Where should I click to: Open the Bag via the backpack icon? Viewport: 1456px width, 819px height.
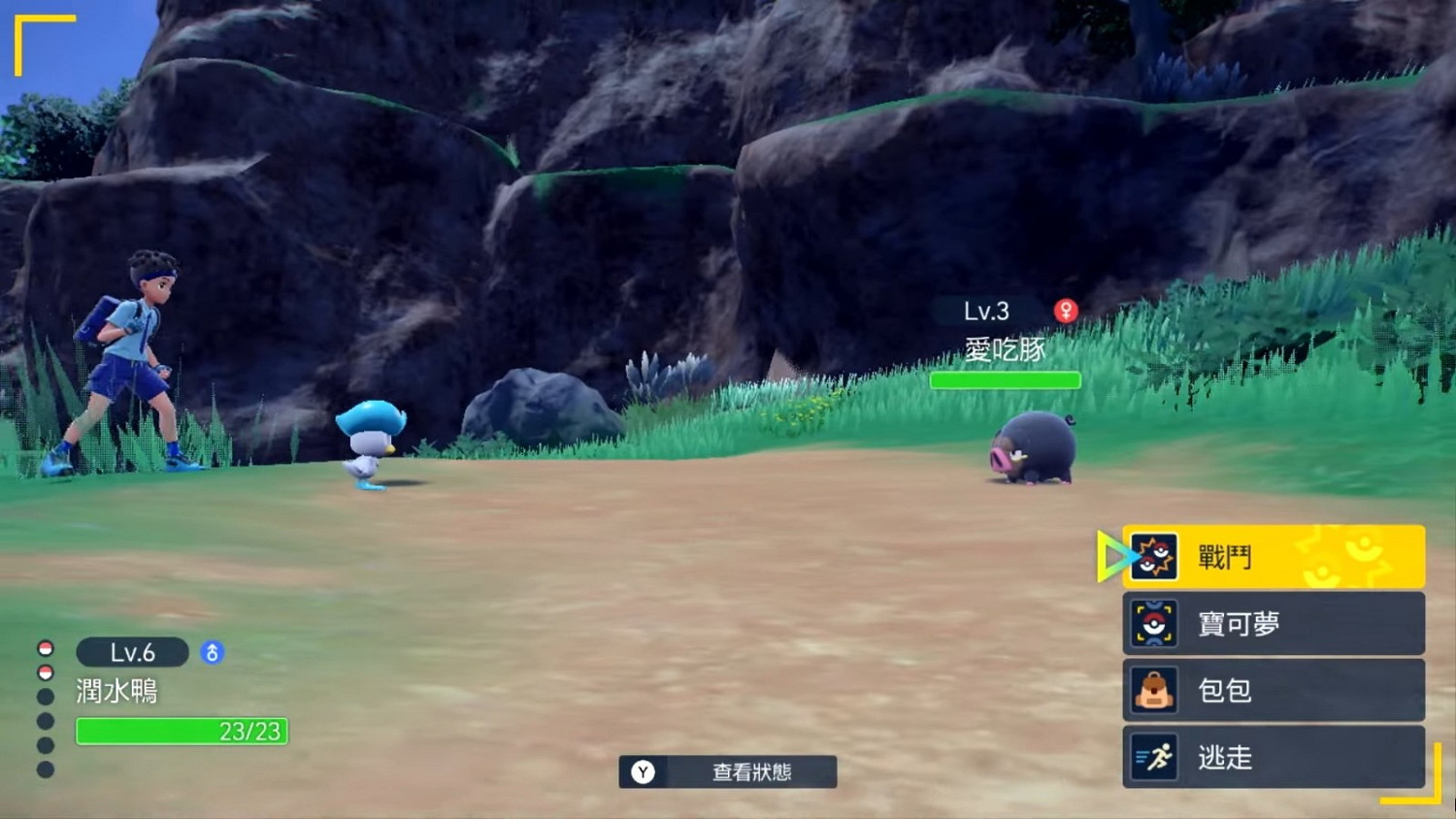click(1153, 691)
